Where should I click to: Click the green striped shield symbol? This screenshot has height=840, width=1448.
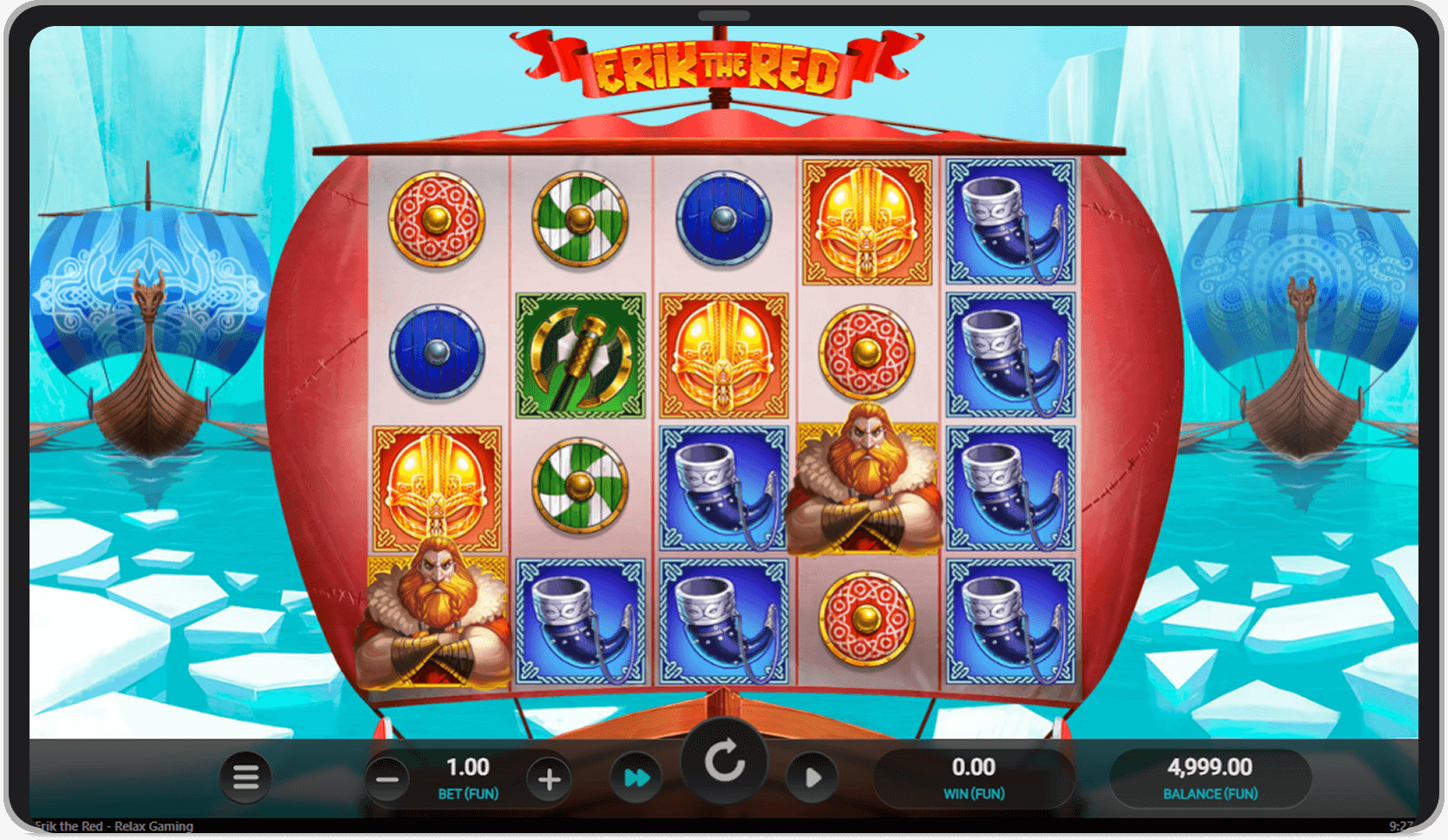pos(580,219)
